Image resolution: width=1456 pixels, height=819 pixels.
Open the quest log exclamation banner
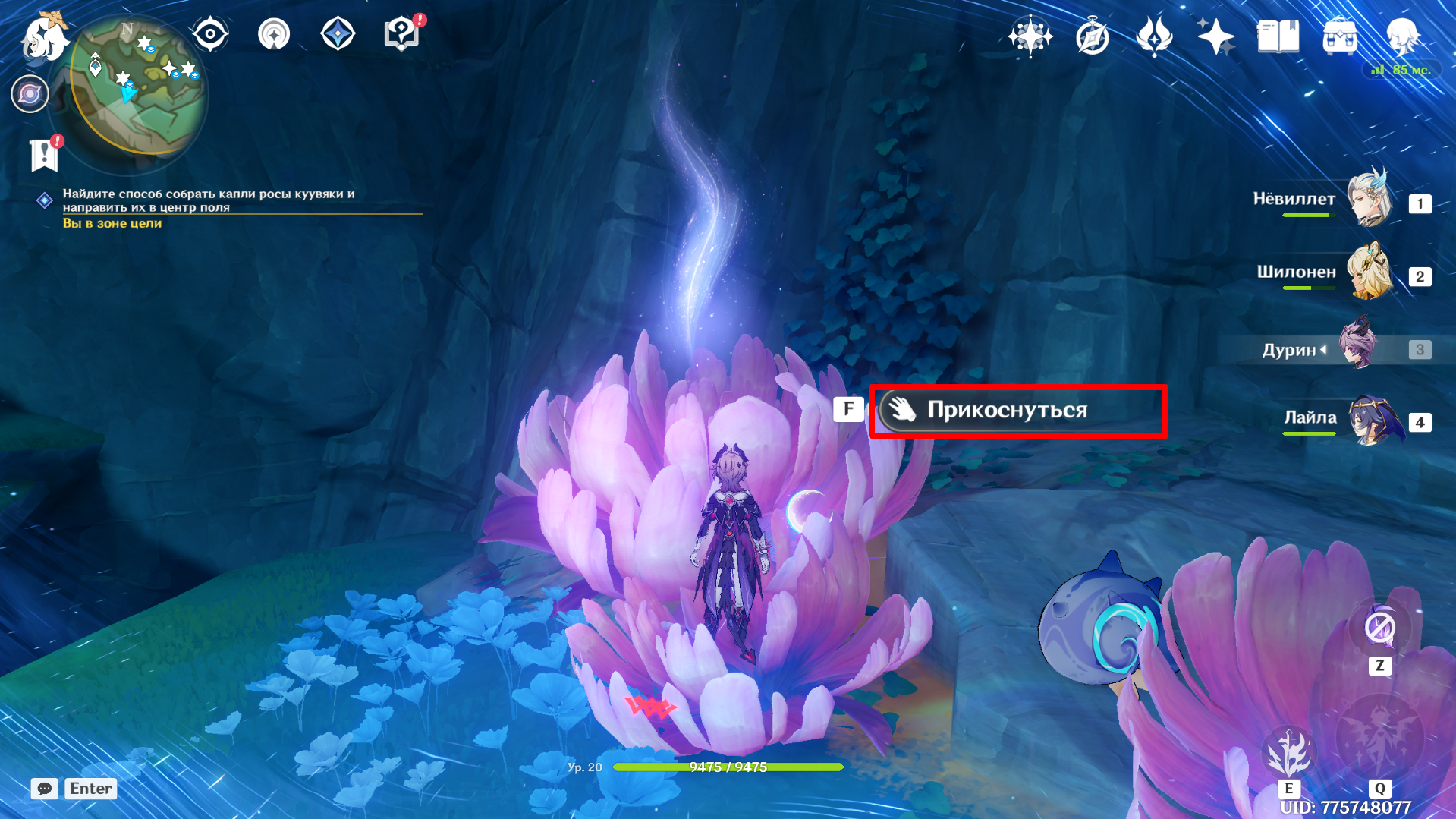[x=44, y=155]
